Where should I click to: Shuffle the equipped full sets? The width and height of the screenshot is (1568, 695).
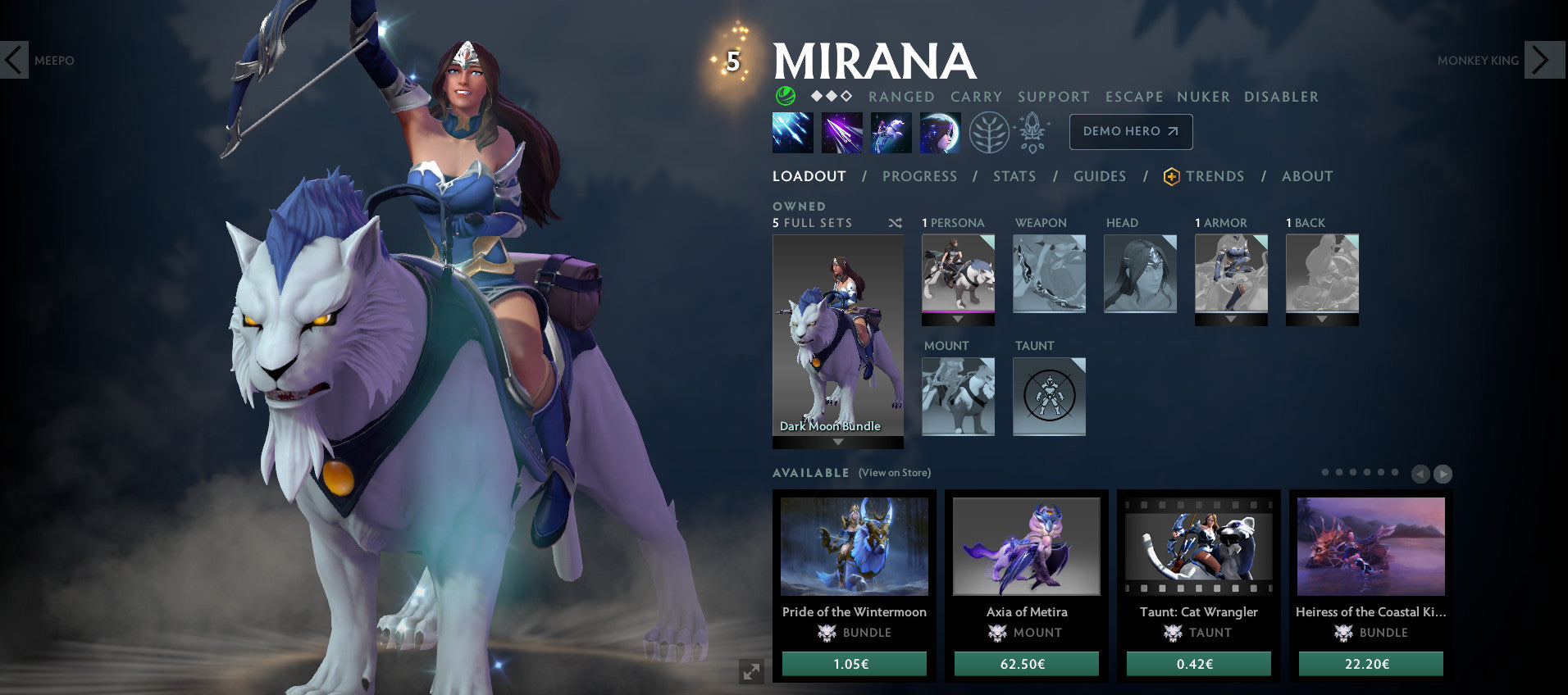click(896, 222)
